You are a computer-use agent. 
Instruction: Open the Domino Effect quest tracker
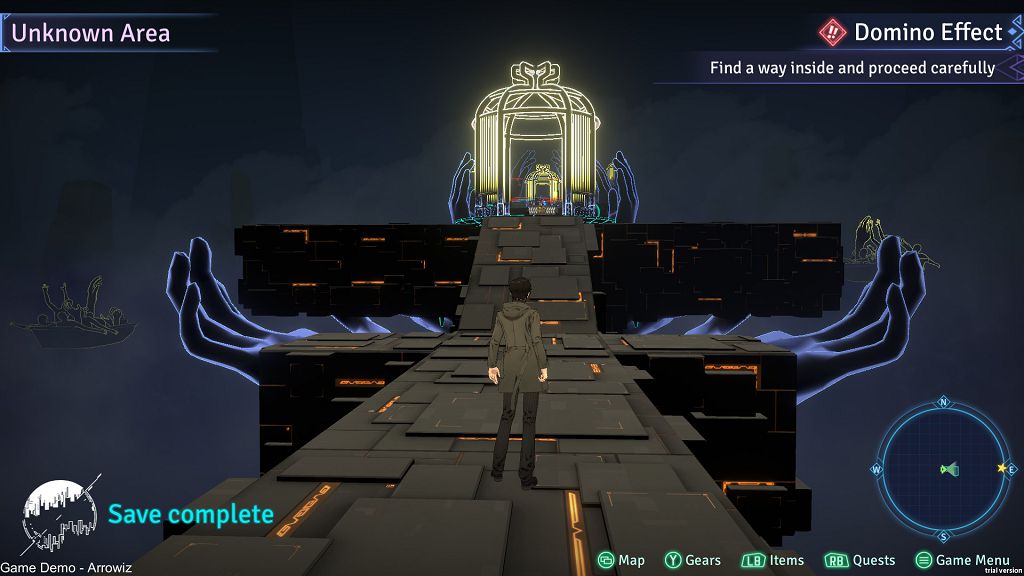coord(914,33)
